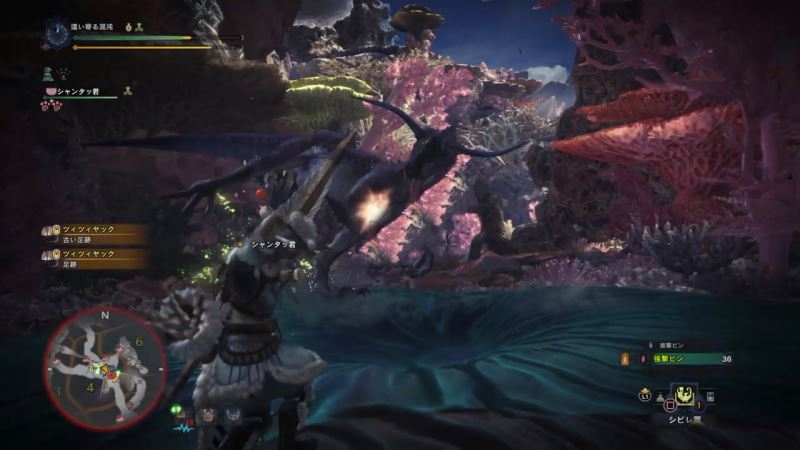Click the orange bottle coating icon
Screen dimensions: 800x450
point(627,358)
